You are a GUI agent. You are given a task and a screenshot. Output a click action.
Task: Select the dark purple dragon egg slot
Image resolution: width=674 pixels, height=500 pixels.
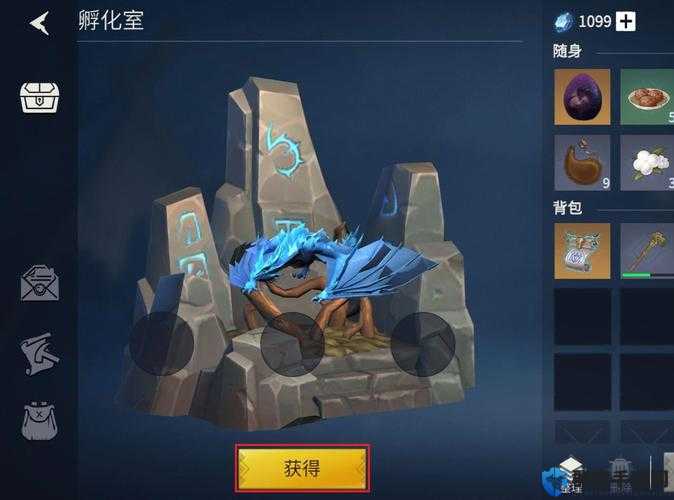pos(581,97)
